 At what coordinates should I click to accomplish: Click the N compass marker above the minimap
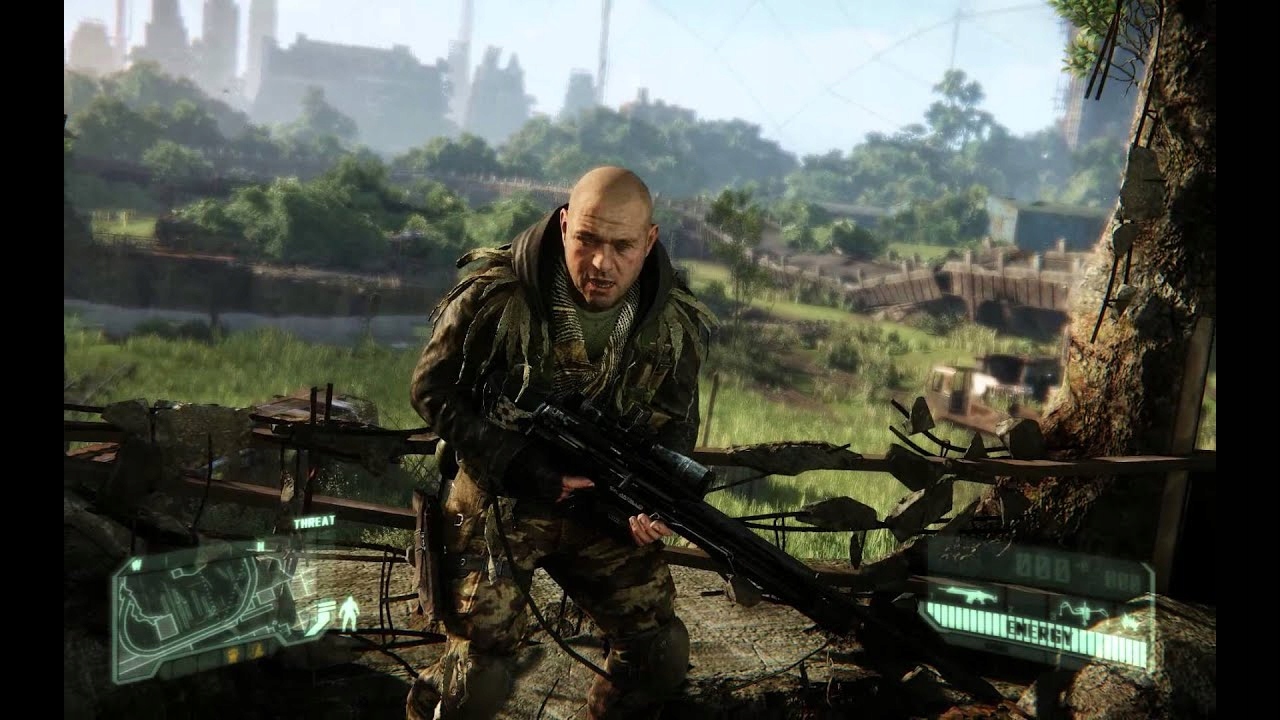260,544
